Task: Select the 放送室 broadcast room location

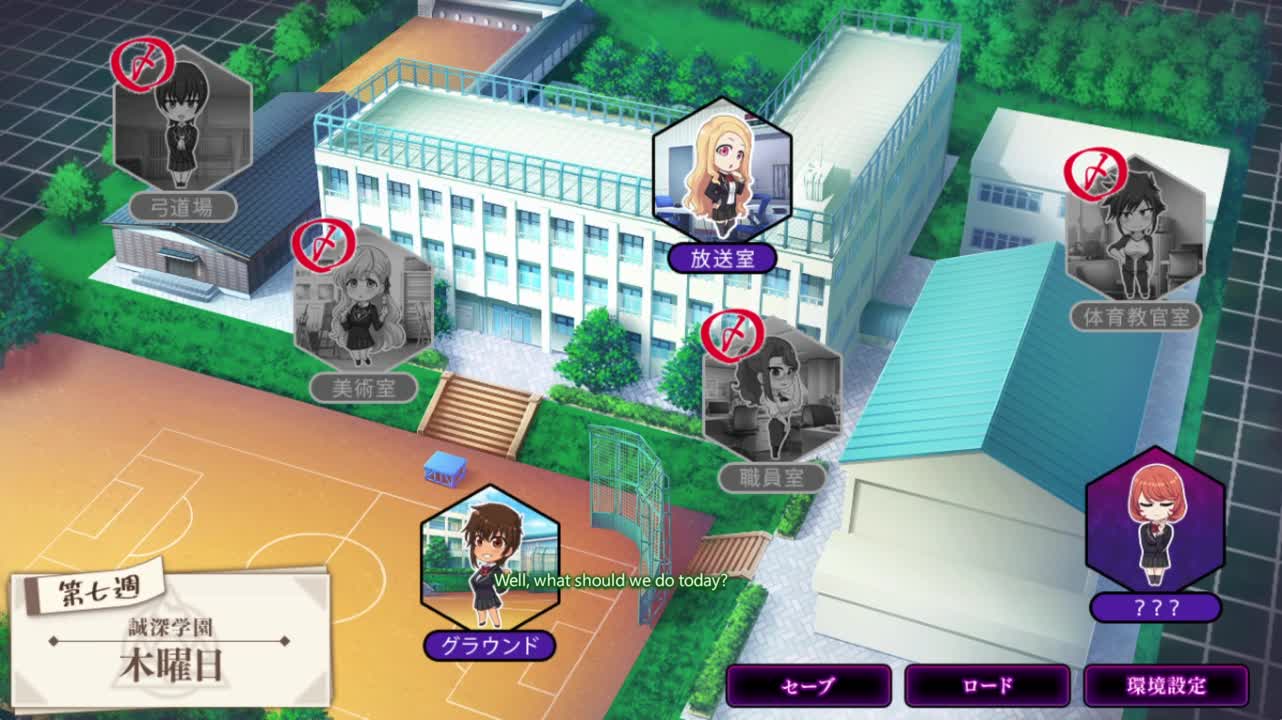Action: (x=722, y=175)
